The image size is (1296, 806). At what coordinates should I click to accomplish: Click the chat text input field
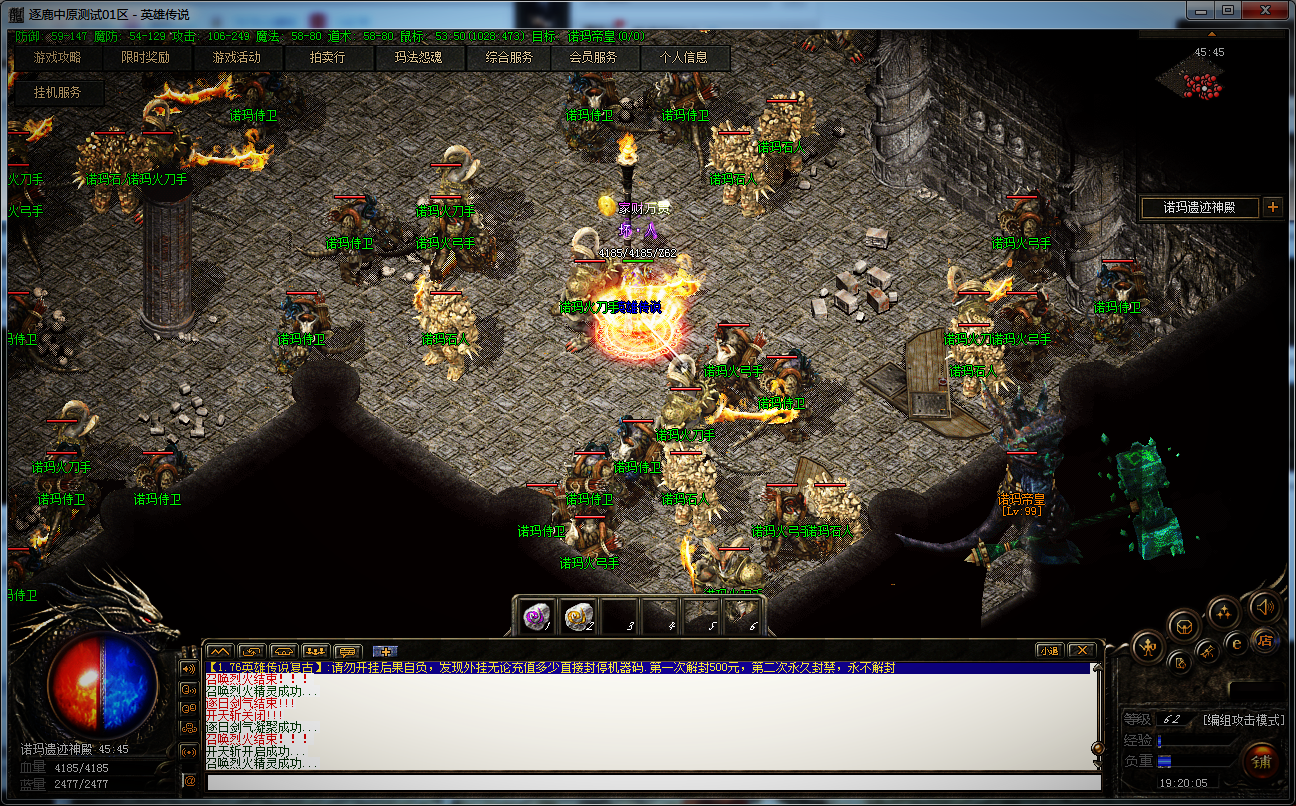click(x=650, y=781)
